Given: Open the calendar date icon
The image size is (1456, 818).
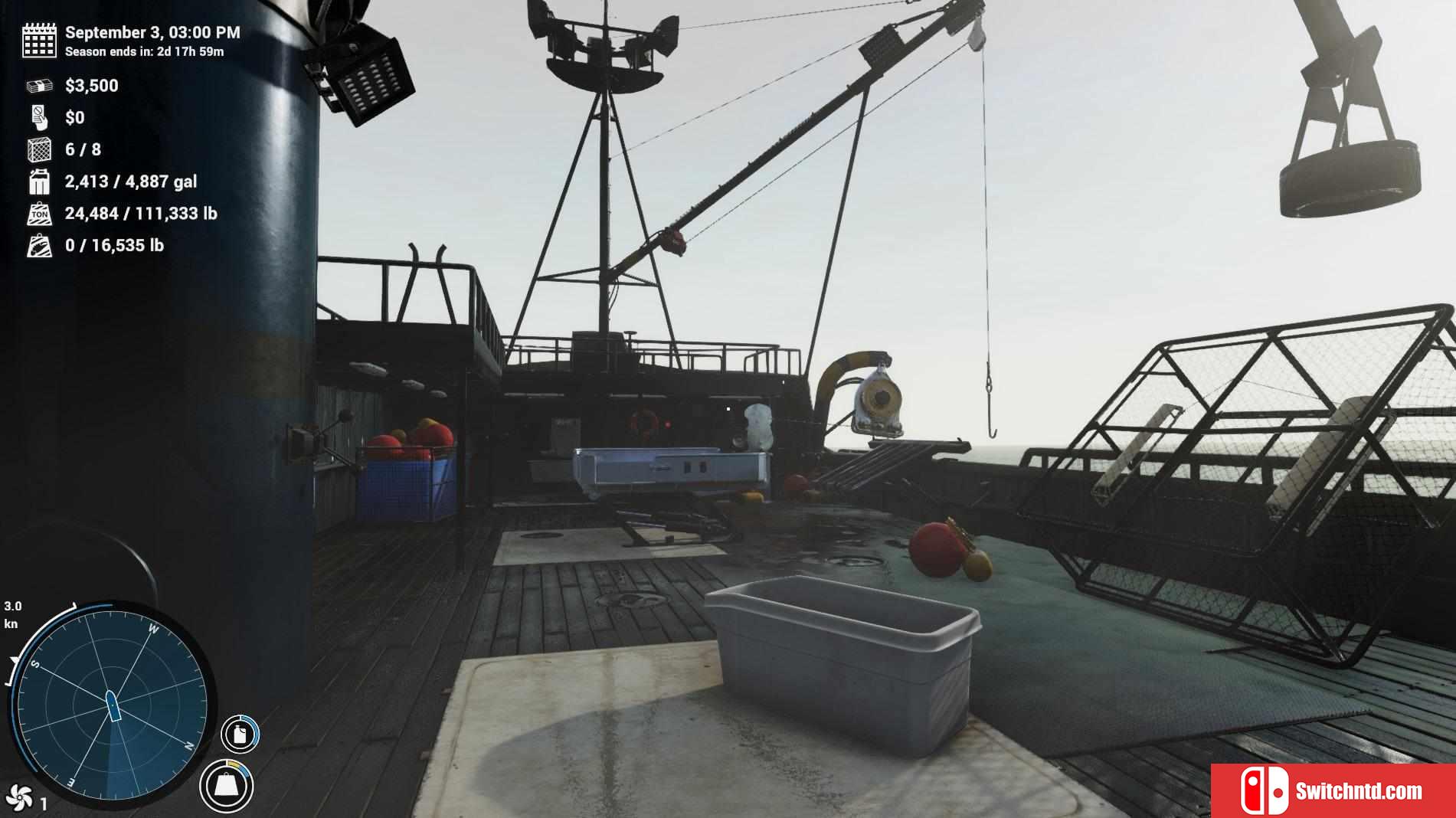Looking at the screenshot, I should pos(39,40).
